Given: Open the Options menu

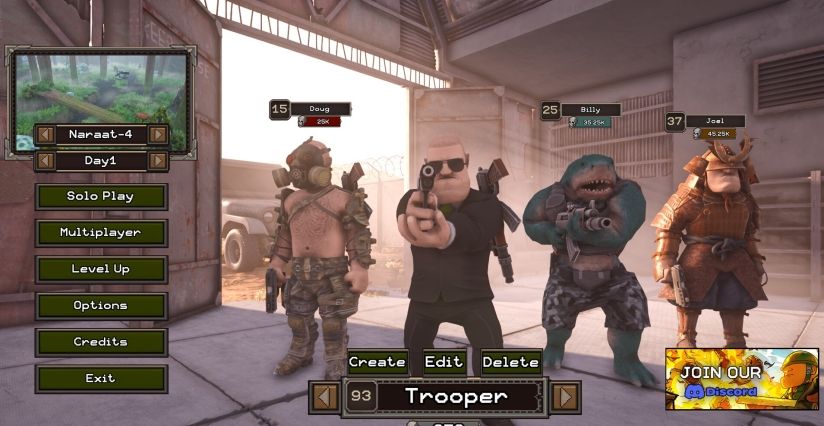Looking at the screenshot, I should (101, 306).
